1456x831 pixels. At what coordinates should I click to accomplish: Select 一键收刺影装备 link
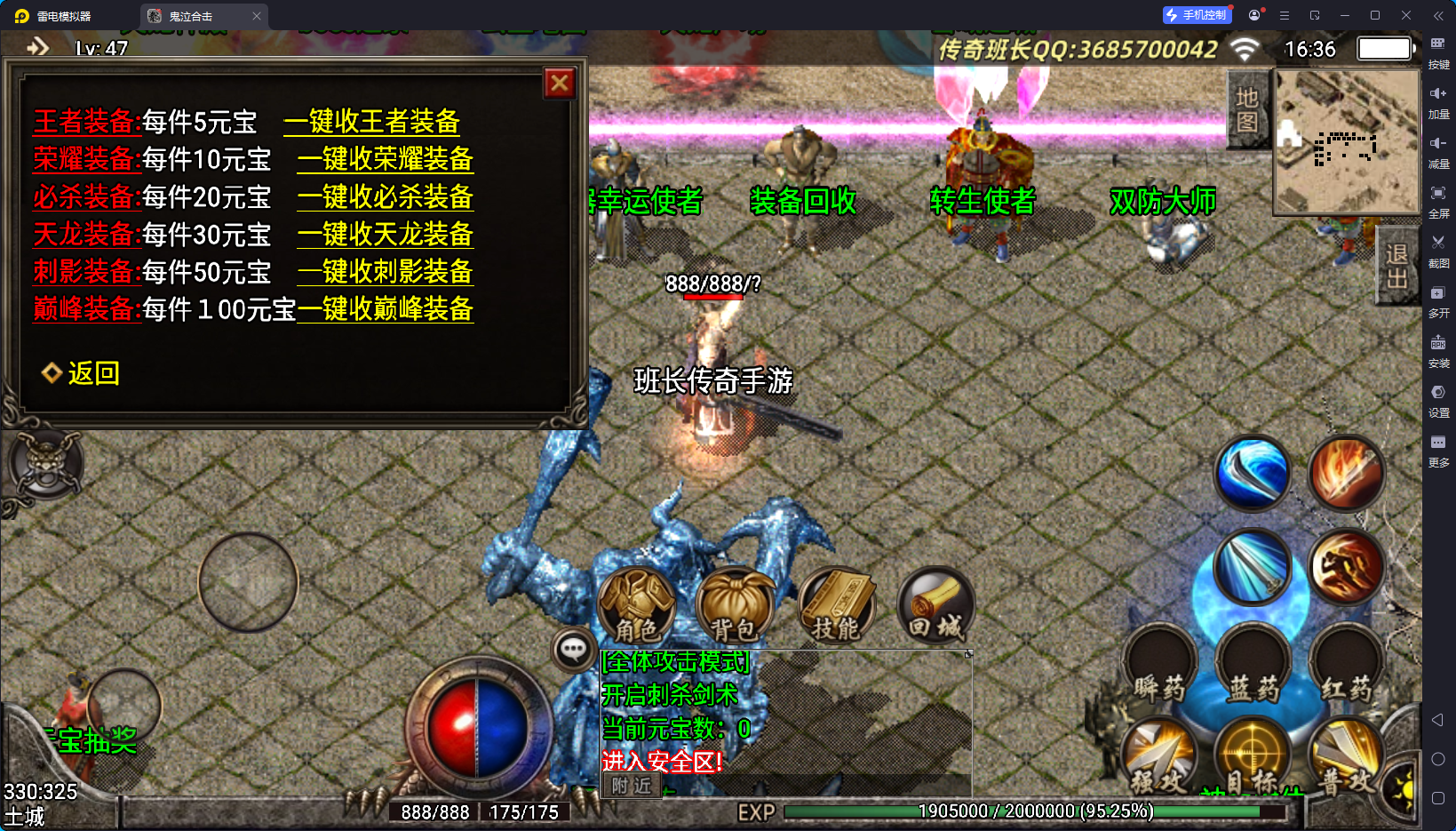point(385,272)
